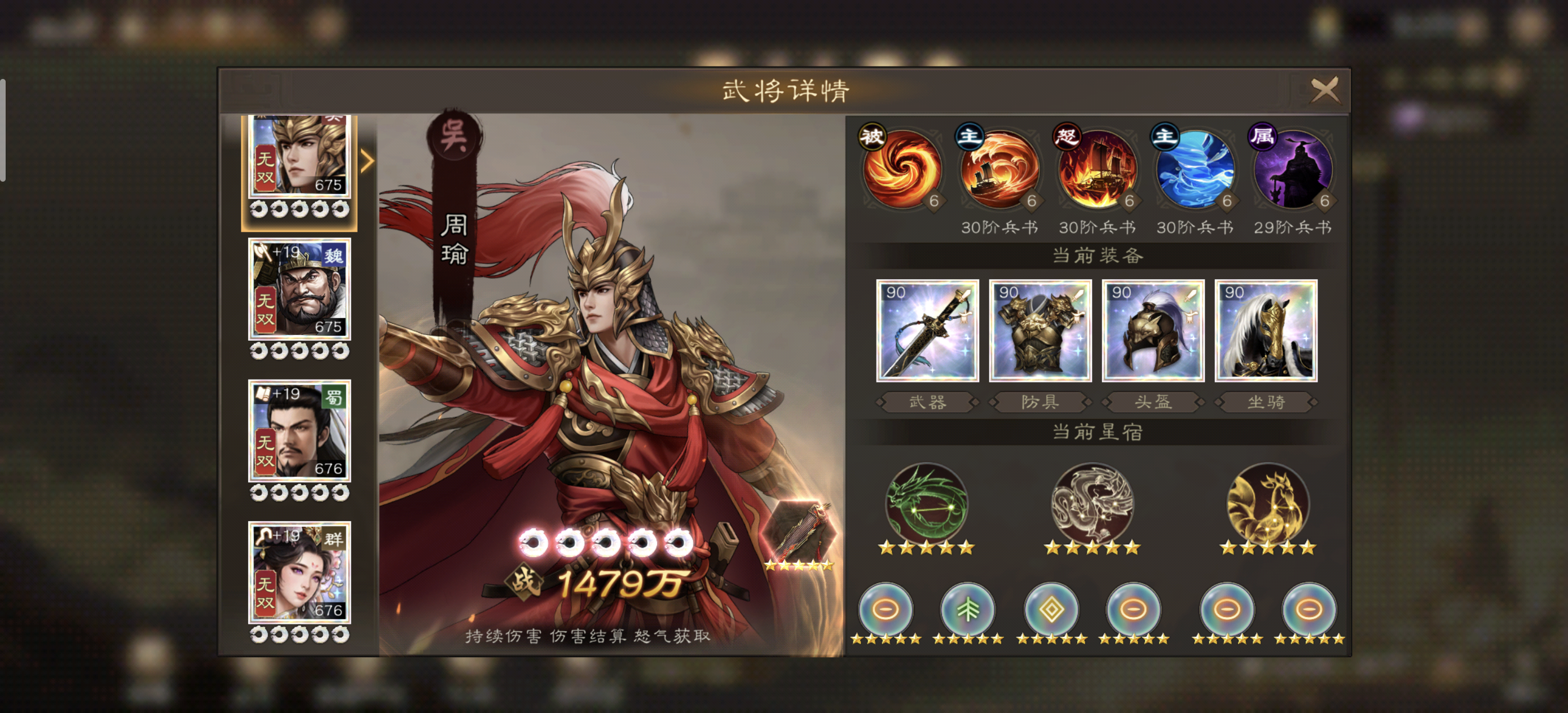This screenshot has width=1568, height=713.
Task: Click the 坐骑 equipment category label
Action: 1266,402
